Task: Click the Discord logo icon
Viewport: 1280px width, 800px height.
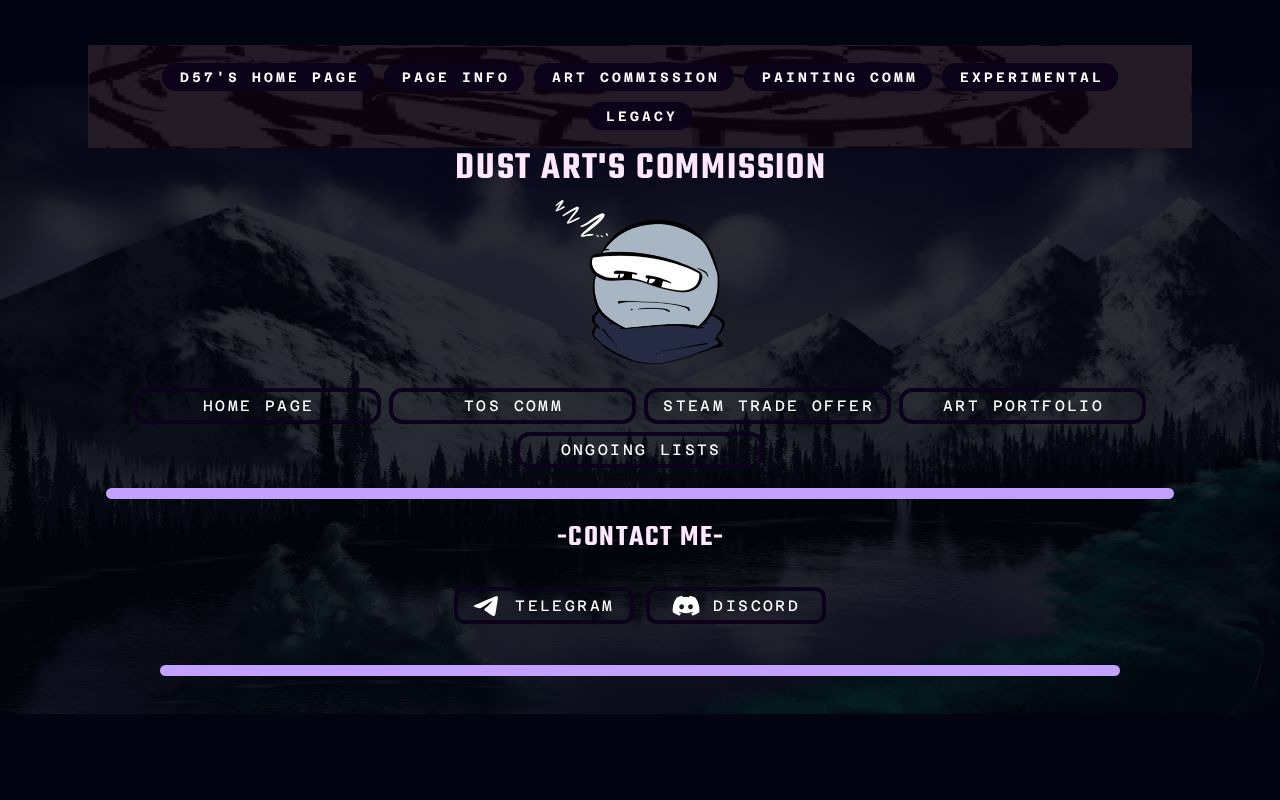Action: pyautogui.click(x=687, y=605)
